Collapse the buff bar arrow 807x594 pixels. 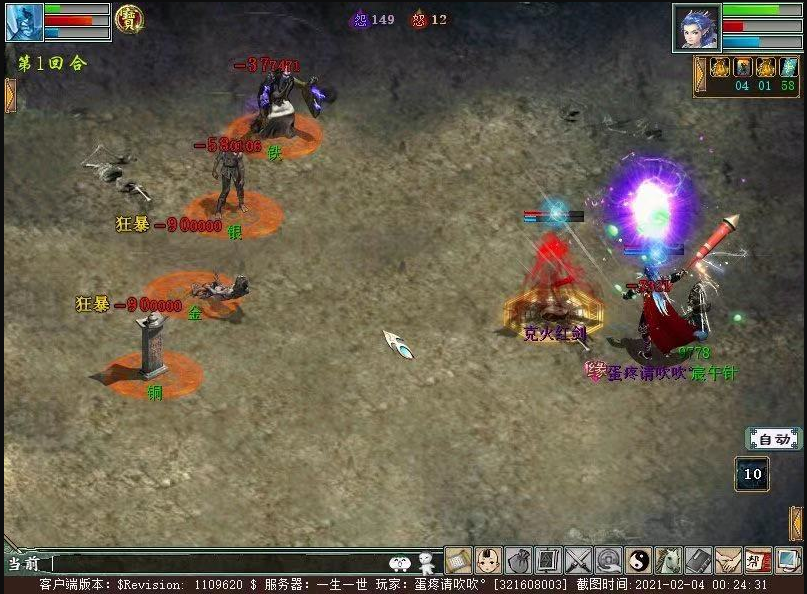pyautogui.click(x=701, y=75)
